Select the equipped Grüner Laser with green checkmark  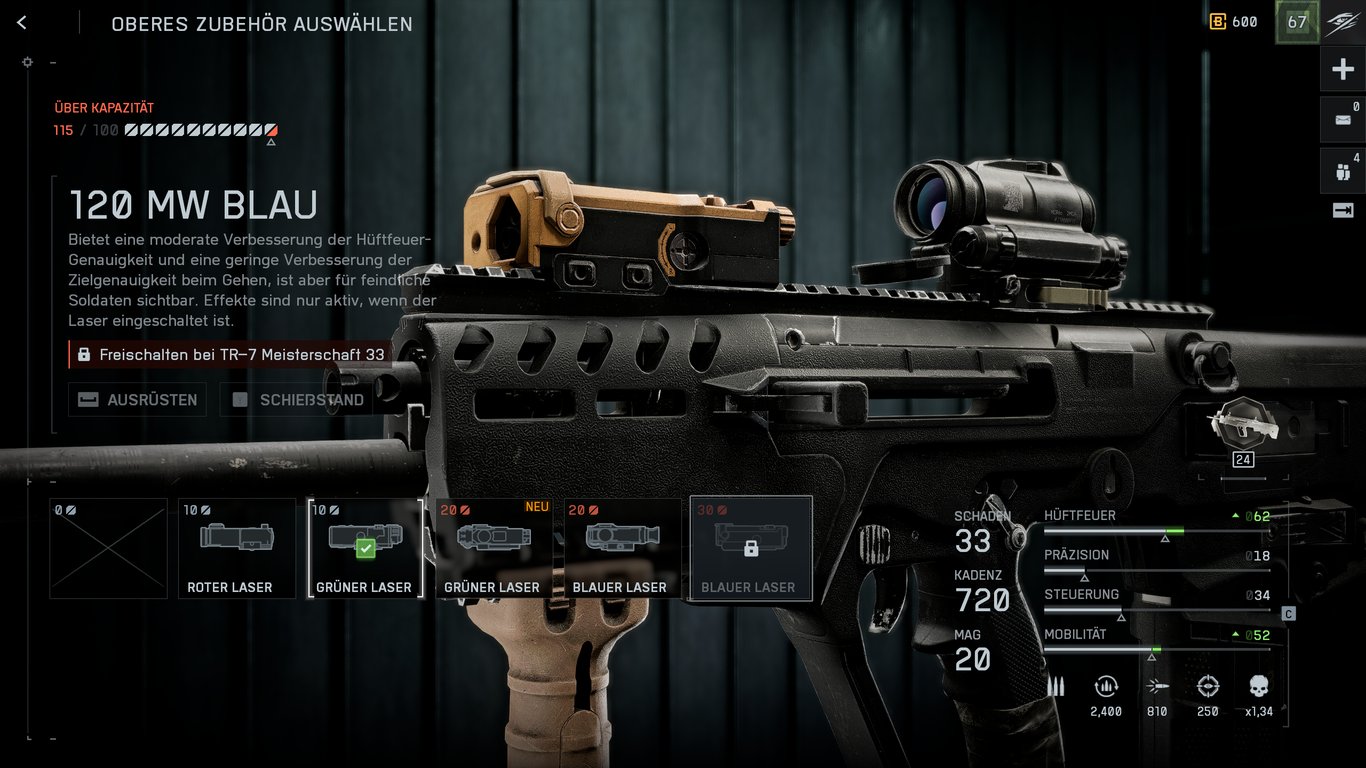365,547
